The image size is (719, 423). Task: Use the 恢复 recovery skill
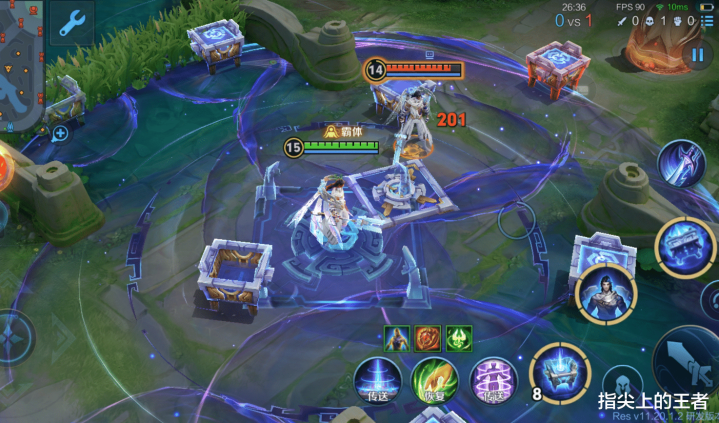[x=435, y=380]
